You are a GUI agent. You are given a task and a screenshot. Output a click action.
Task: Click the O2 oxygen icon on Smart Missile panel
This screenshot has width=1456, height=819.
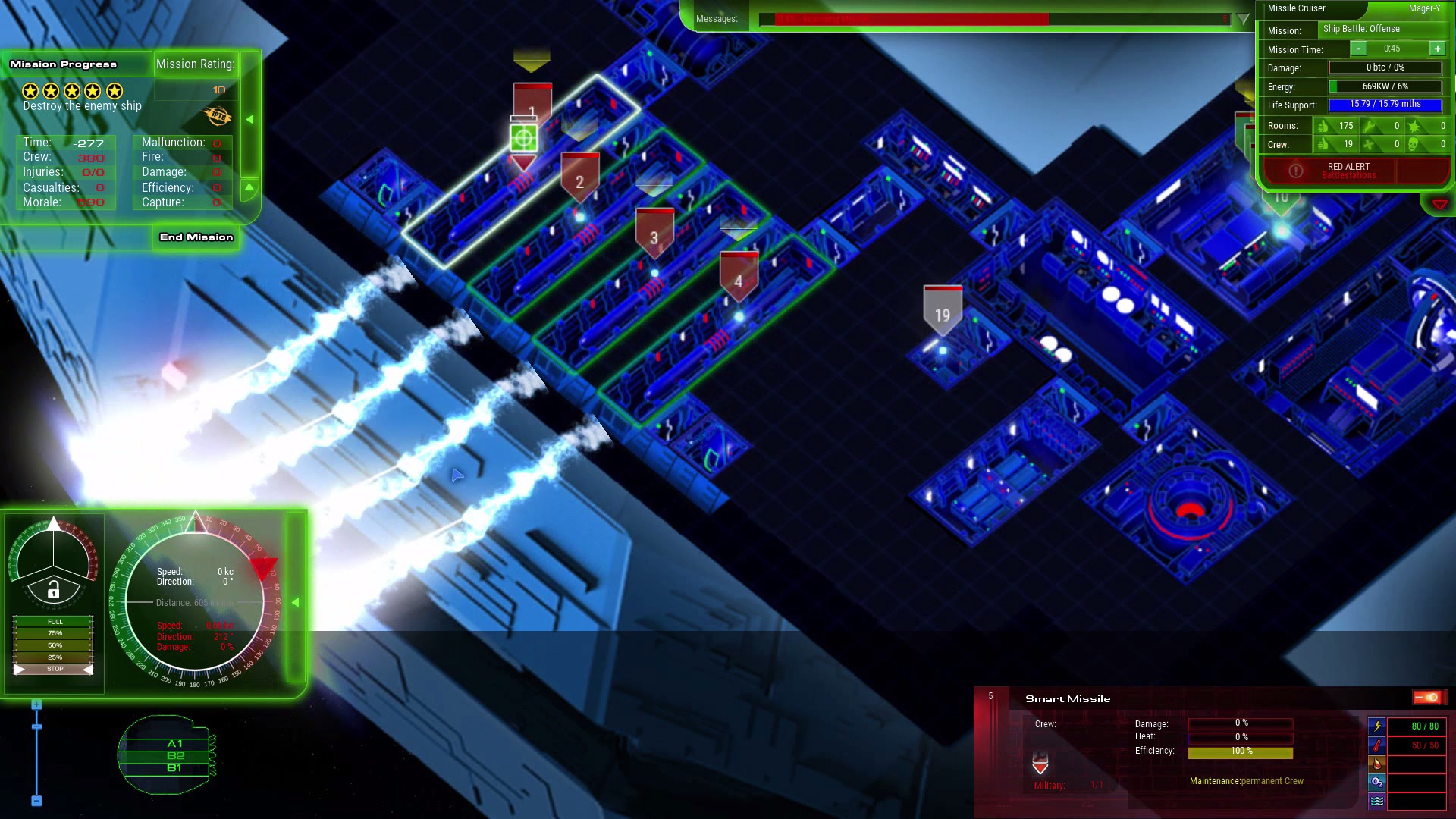pyautogui.click(x=1376, y=782)
